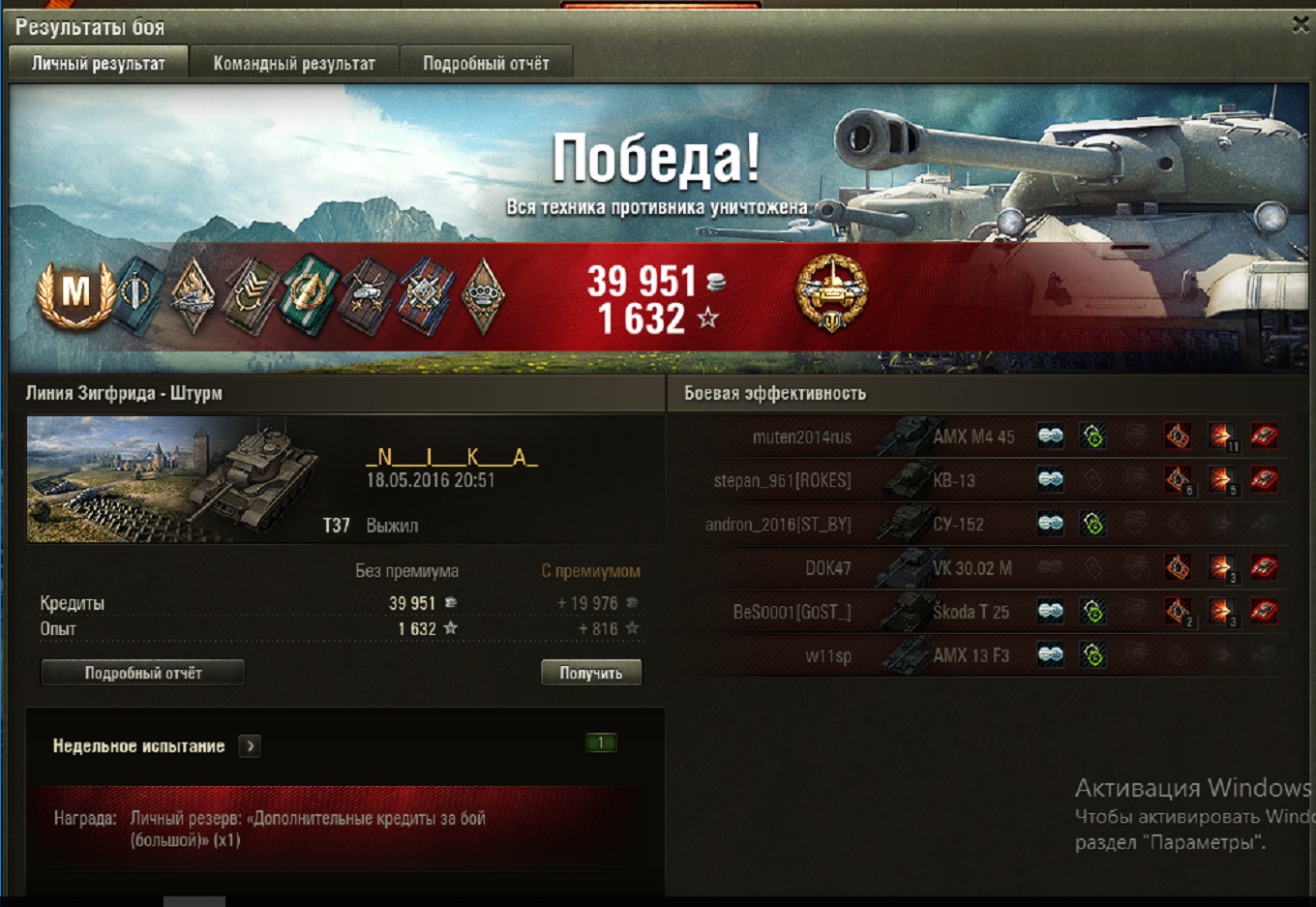Click the player name _N__I__K__A_
This screenshot has height=907, width=1316.
tap(451, 457)
